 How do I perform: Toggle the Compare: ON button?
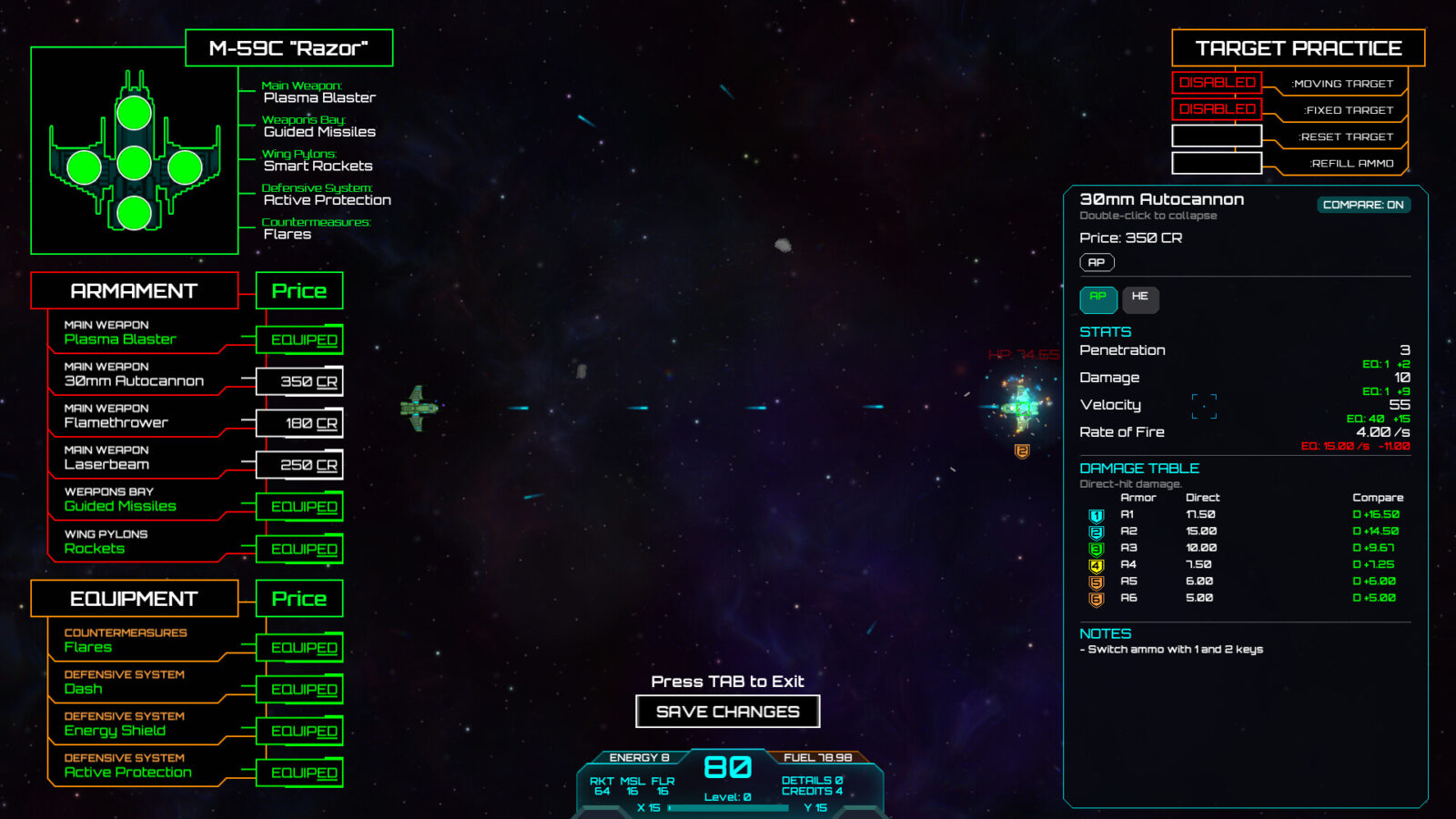tap(1362, 205)
